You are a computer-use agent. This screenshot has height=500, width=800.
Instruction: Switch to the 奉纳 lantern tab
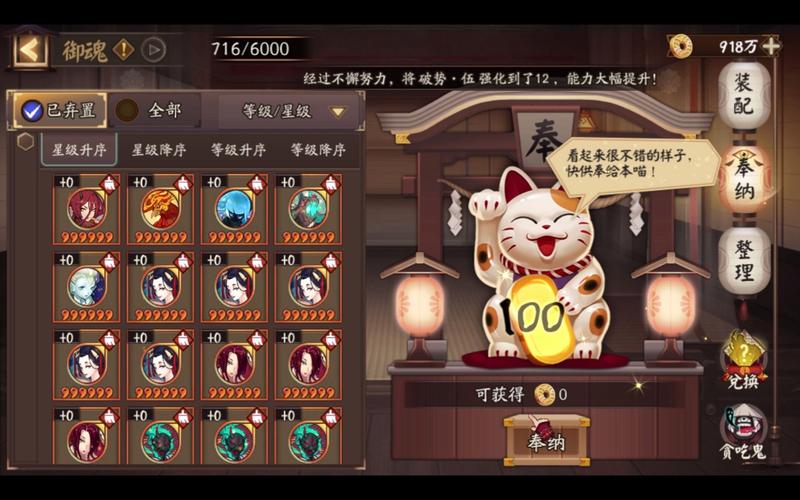point(744,178)
